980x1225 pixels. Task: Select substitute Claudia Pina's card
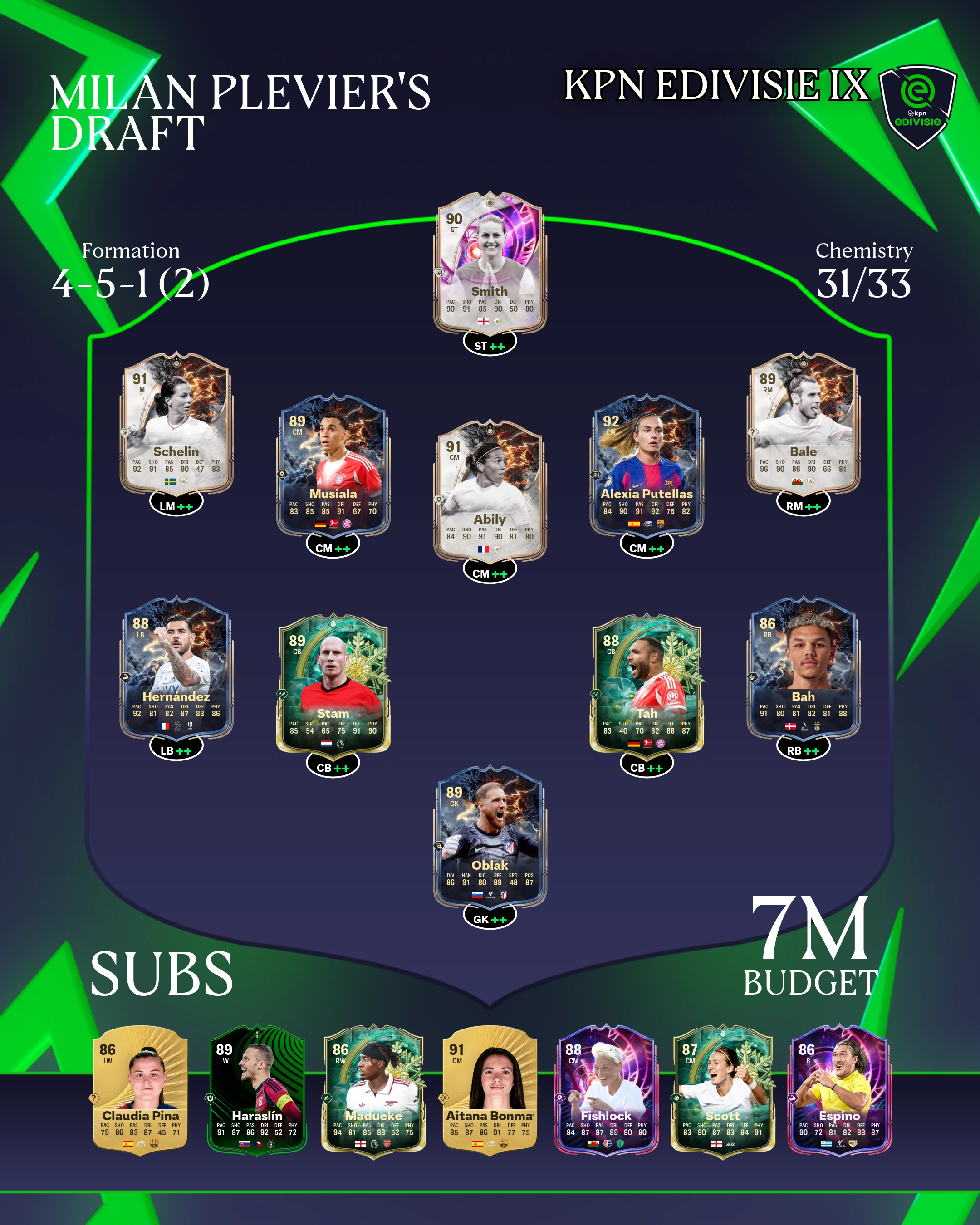(x=140, y=1090)
